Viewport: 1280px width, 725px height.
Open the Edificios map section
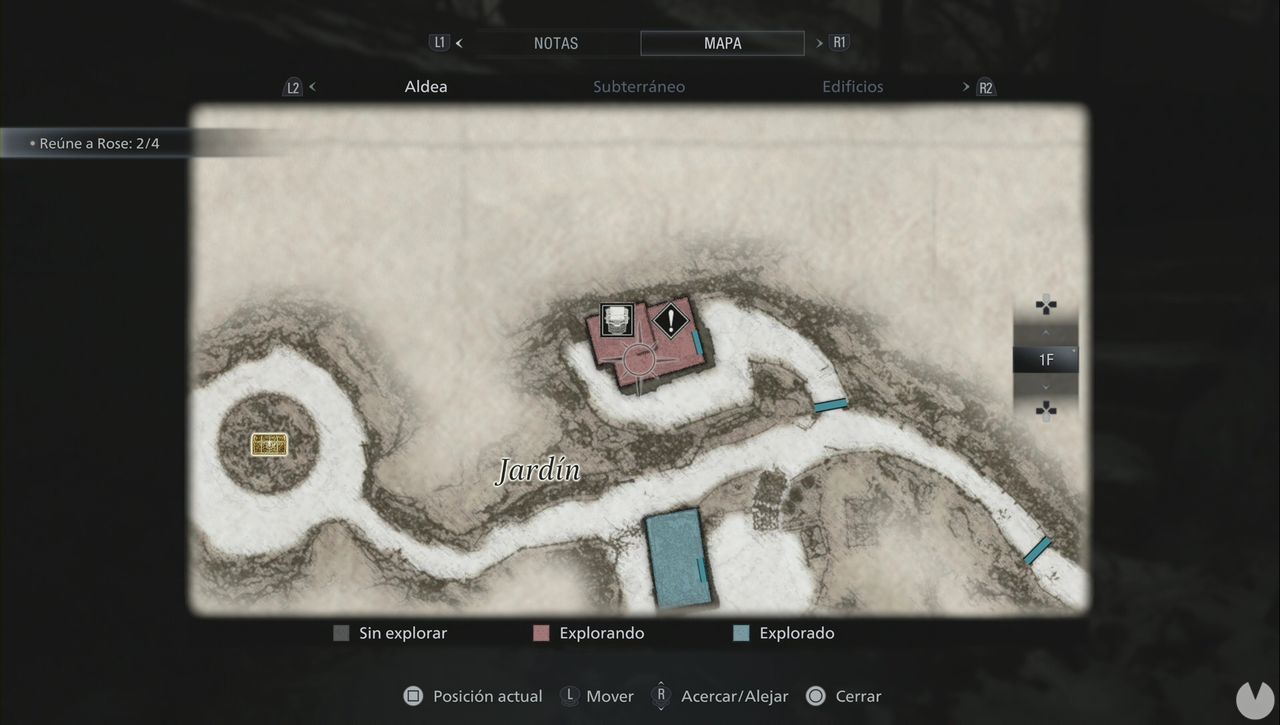click(852, 87)
